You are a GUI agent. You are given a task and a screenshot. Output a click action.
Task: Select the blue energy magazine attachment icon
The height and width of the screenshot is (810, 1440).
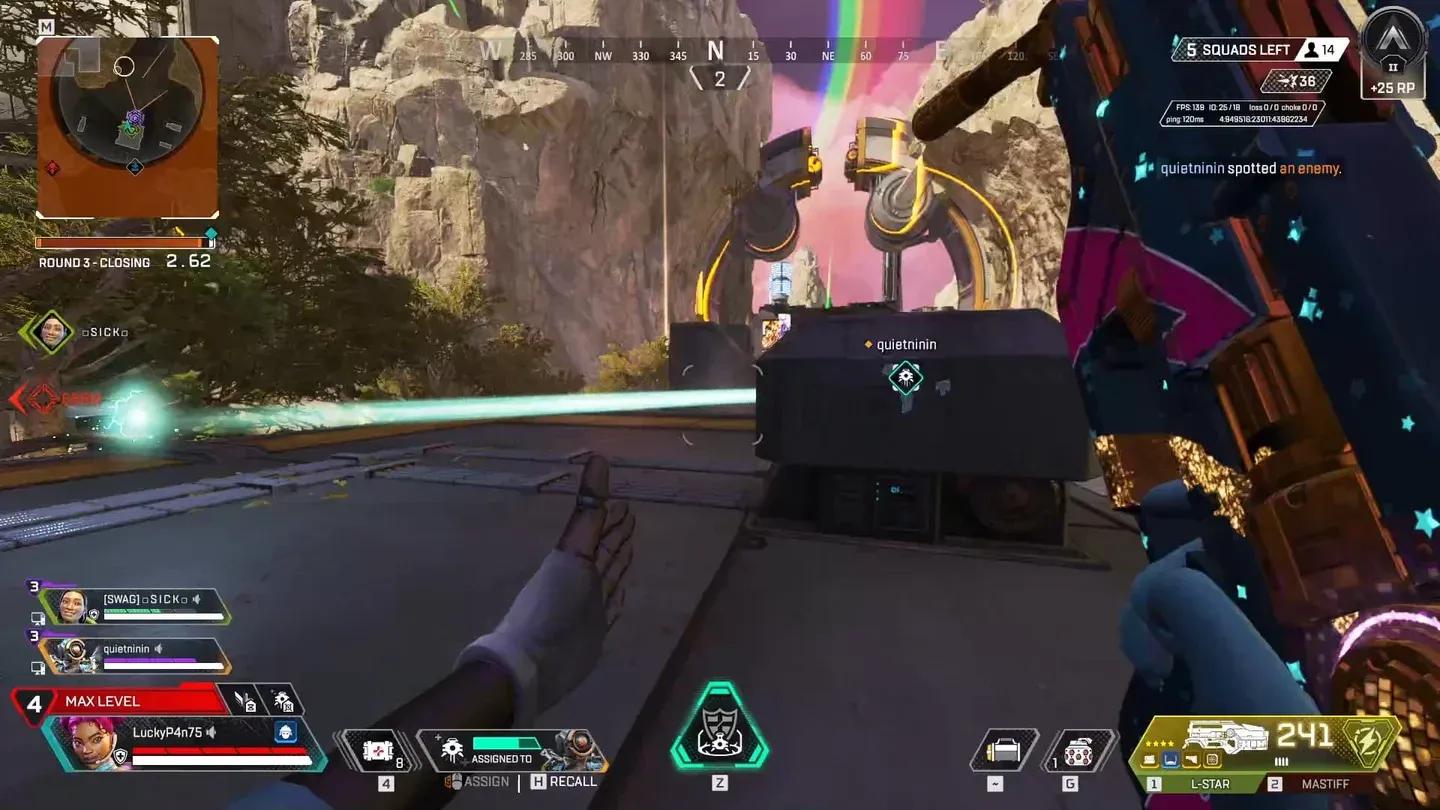[1170, 760]
